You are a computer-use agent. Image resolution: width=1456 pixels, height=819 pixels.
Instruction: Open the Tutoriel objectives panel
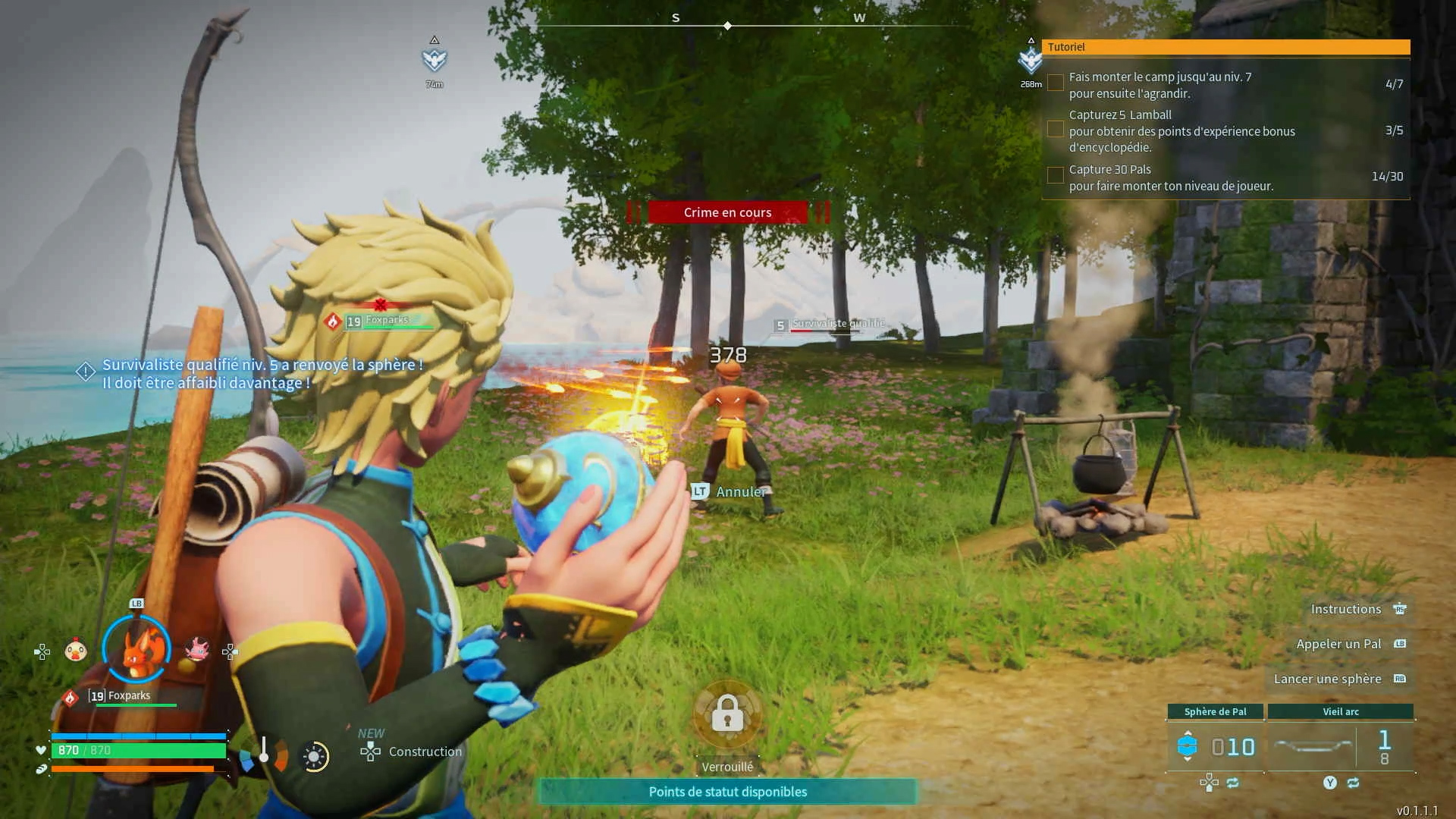1225,47
